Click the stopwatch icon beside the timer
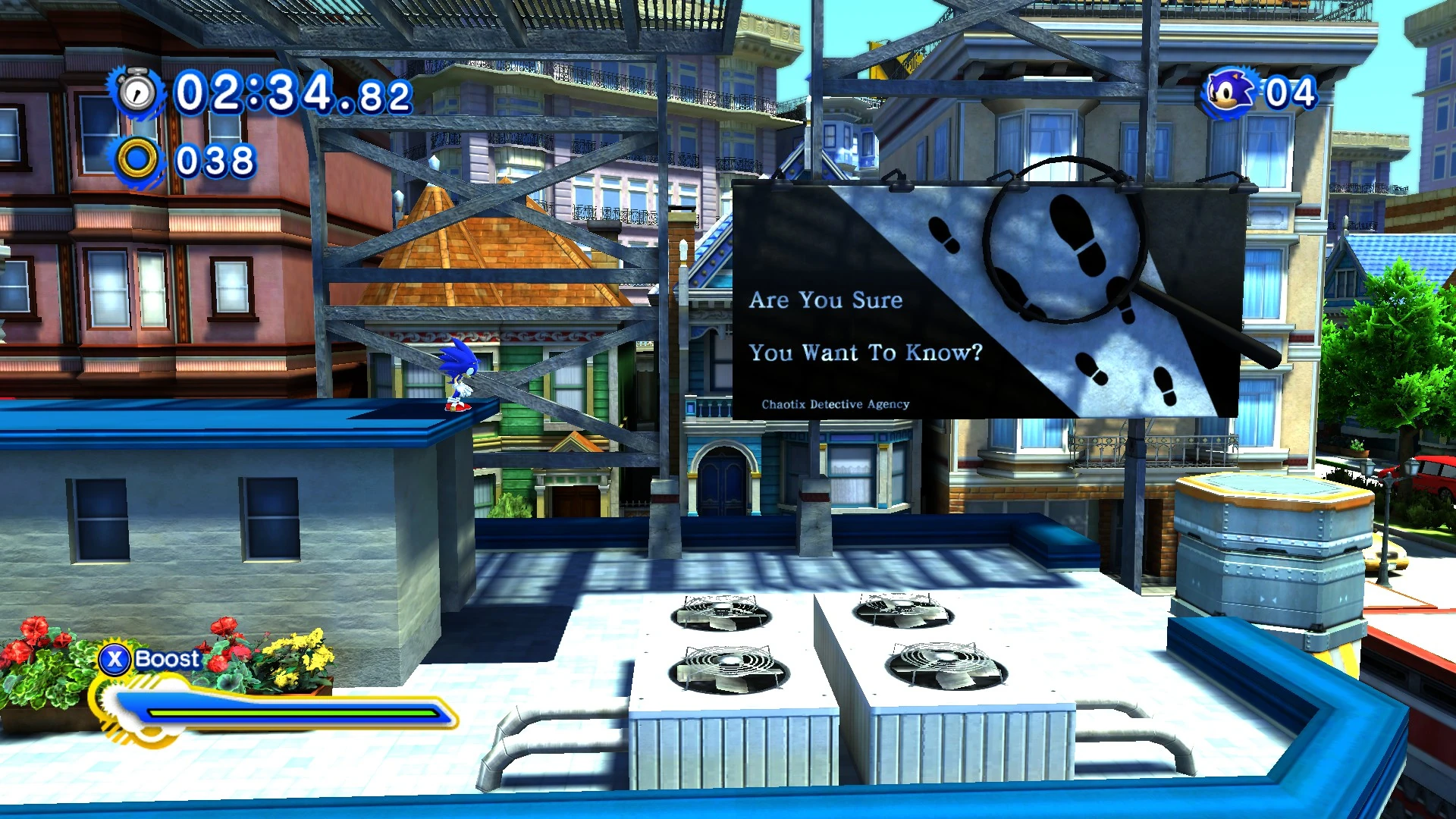The image size is (1456, 819). point(137,93)
